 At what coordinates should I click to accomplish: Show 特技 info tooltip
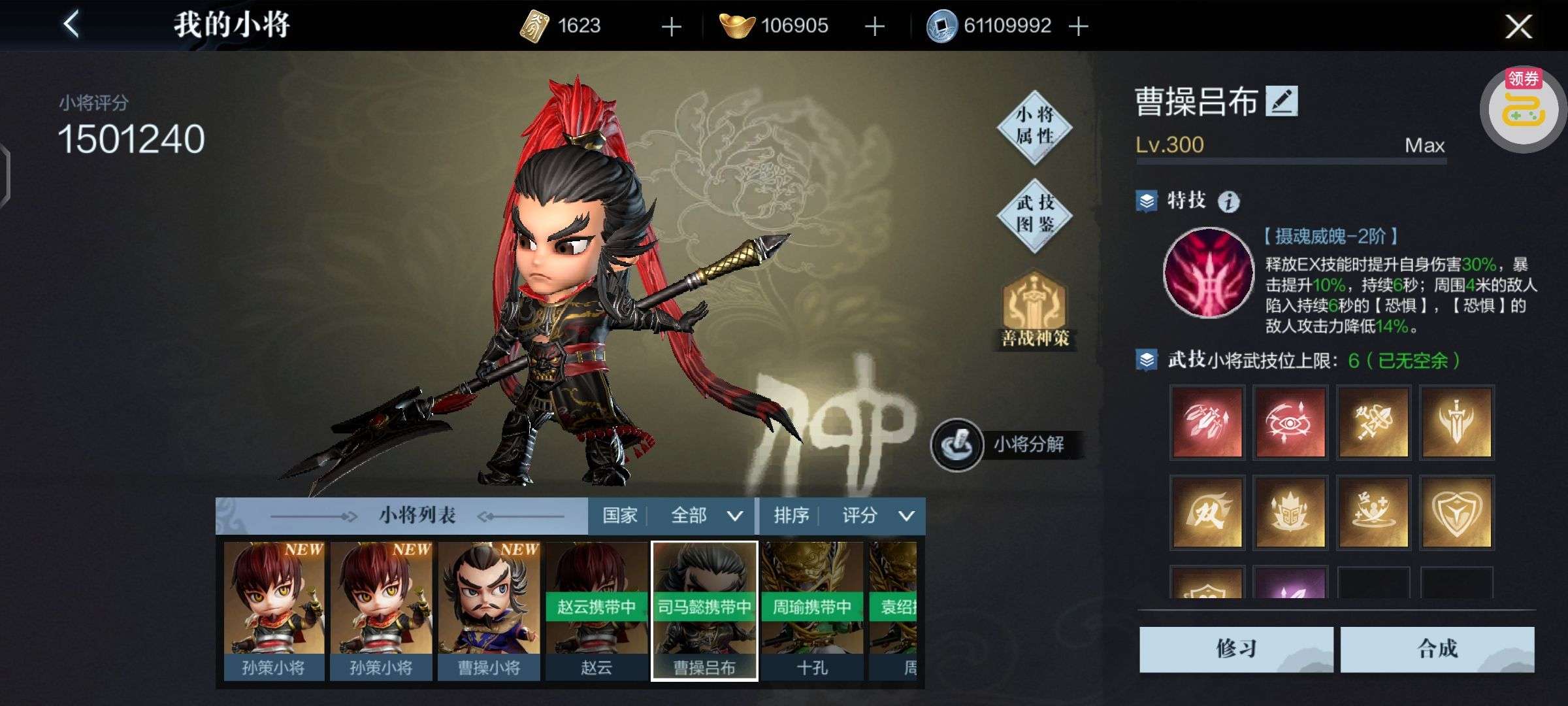(x=1228, y=201)
